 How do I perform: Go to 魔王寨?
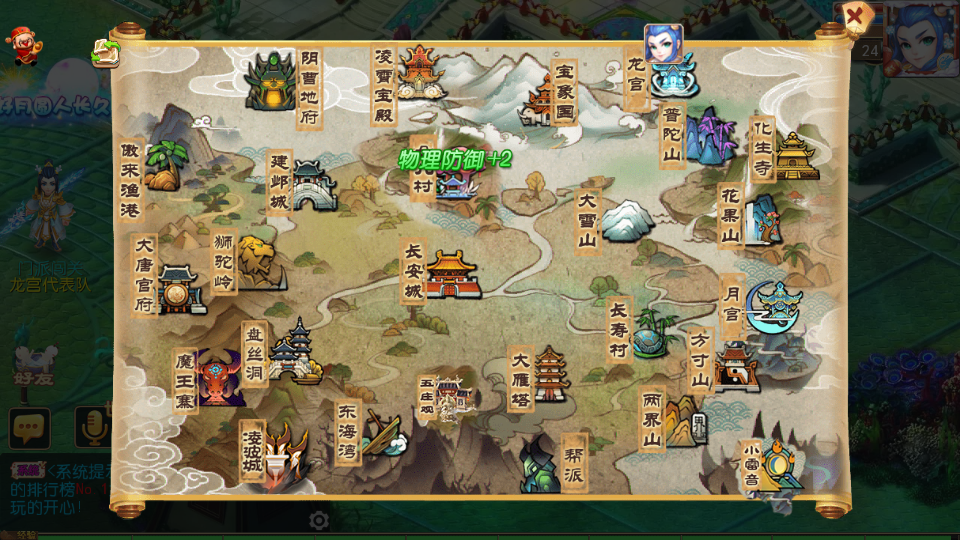pos(219,376)
